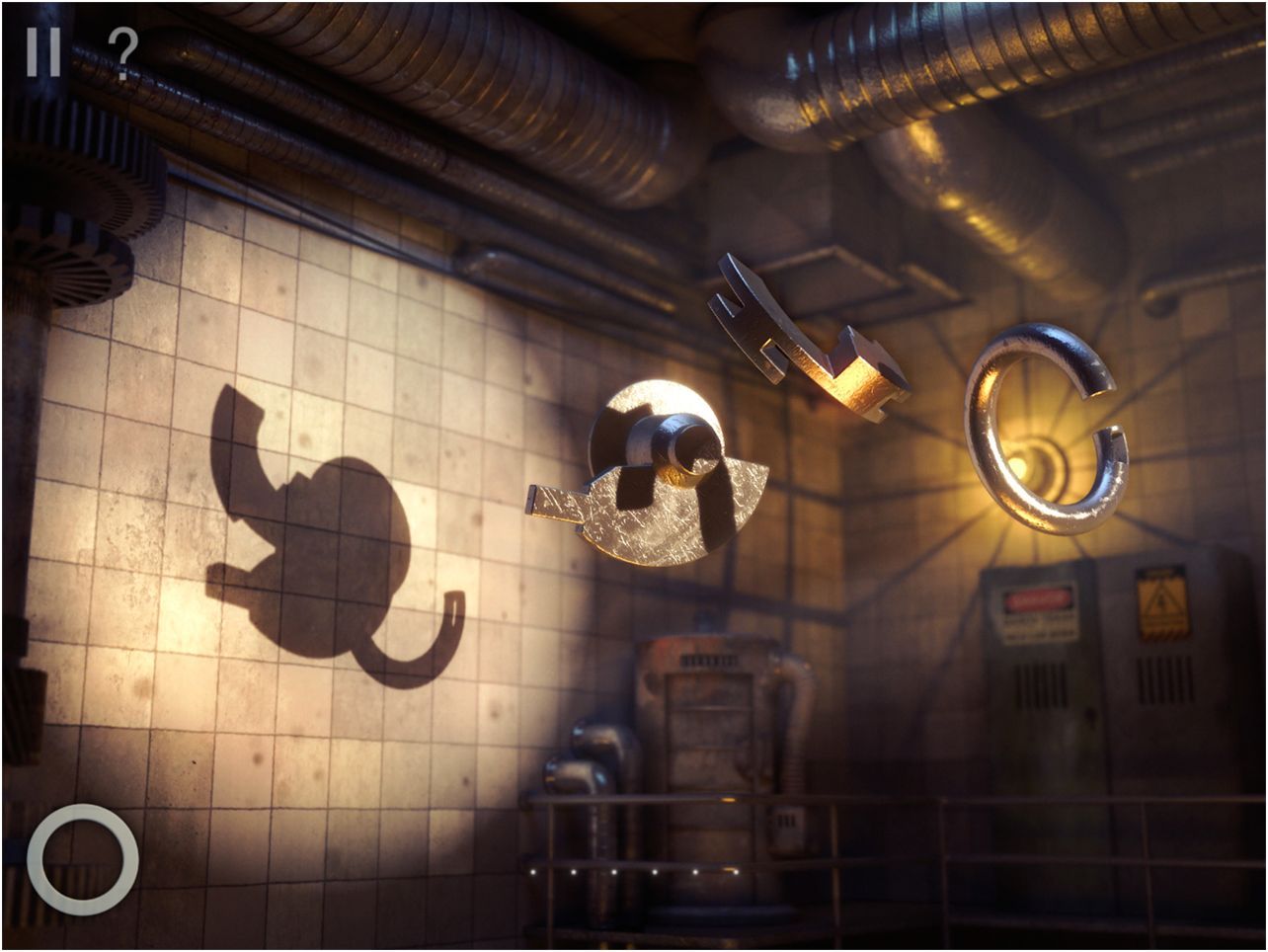Tap the lit final progress dot
The image size is (1268, 952).
736,872
